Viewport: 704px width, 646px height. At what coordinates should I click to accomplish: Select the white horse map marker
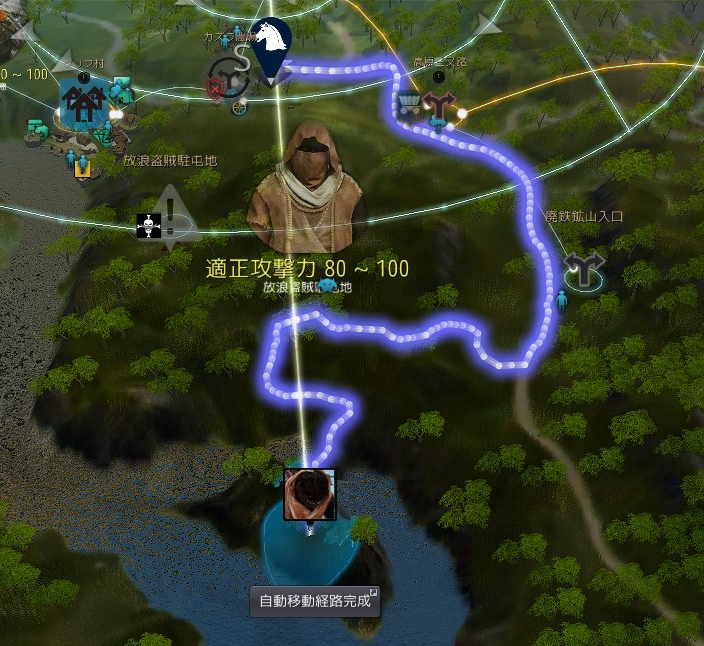pos(270,42)
